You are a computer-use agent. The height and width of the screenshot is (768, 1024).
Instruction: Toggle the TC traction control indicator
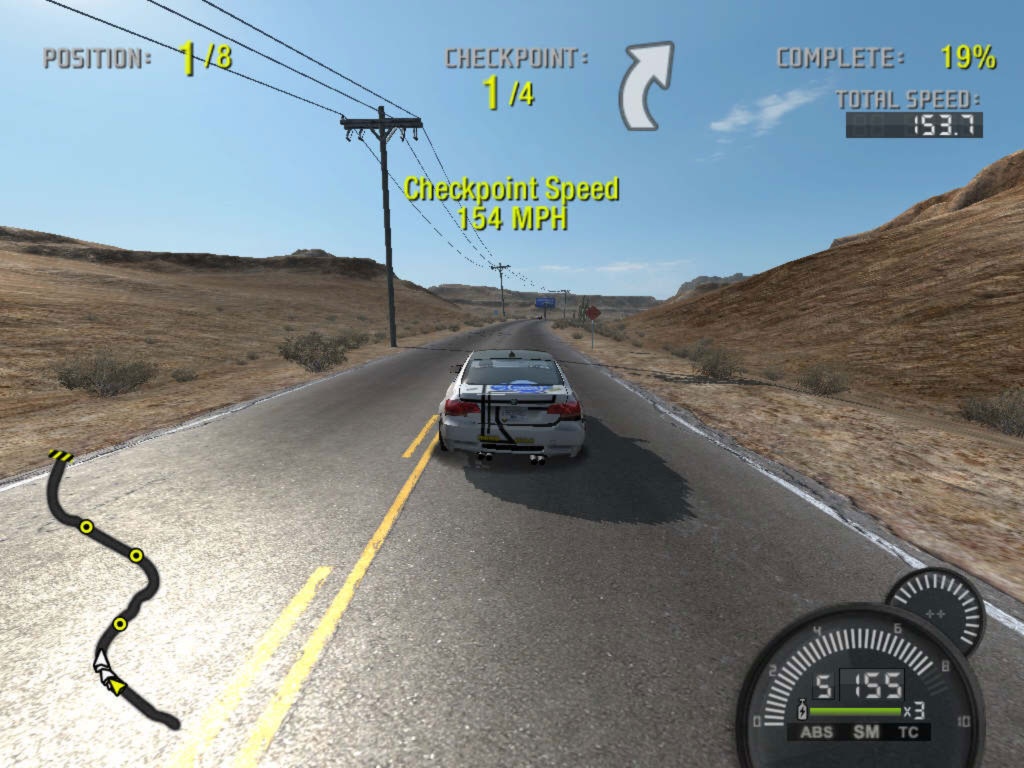point(911,732)
